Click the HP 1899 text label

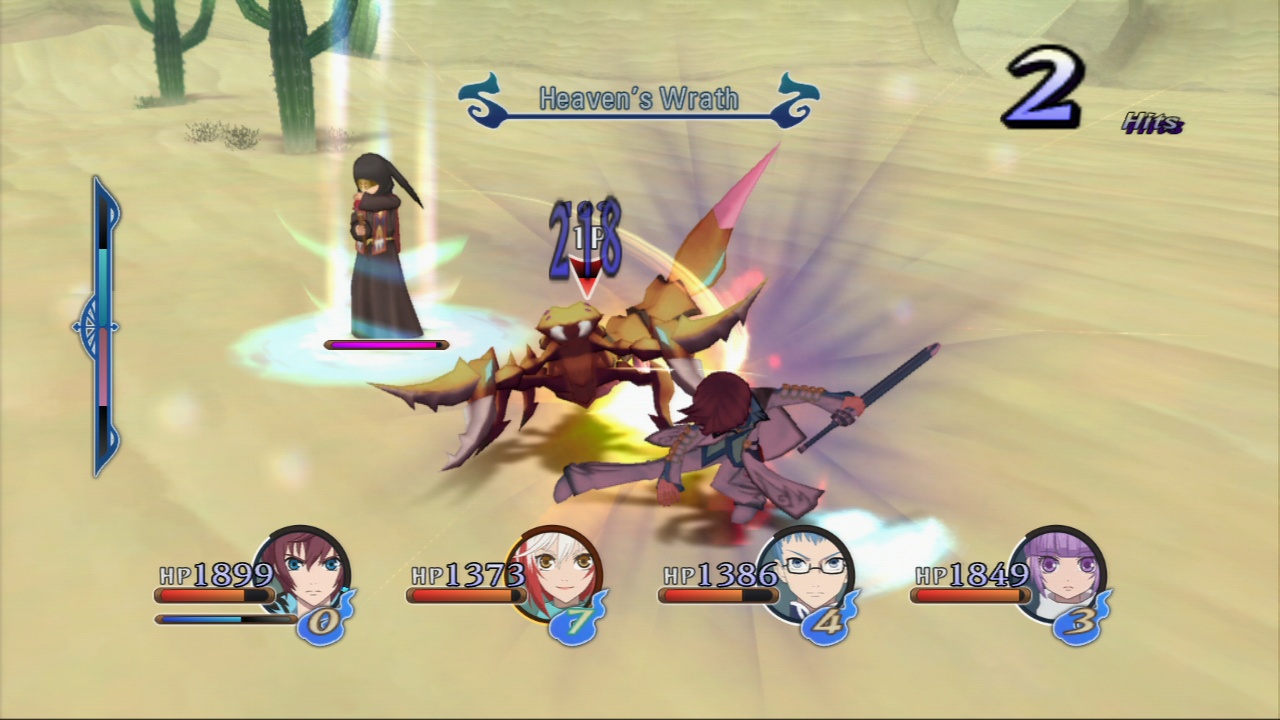point(215,576)
